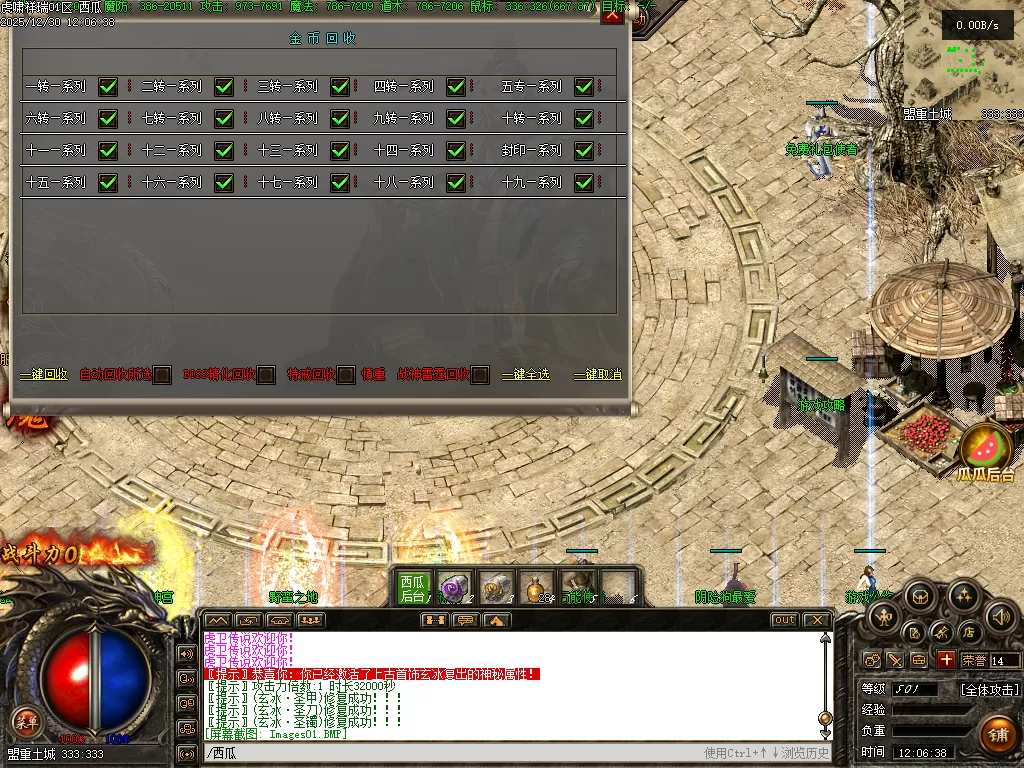Toggle the 十转一系列 checkbox
1024x768 pixels.
coord(584,119)
